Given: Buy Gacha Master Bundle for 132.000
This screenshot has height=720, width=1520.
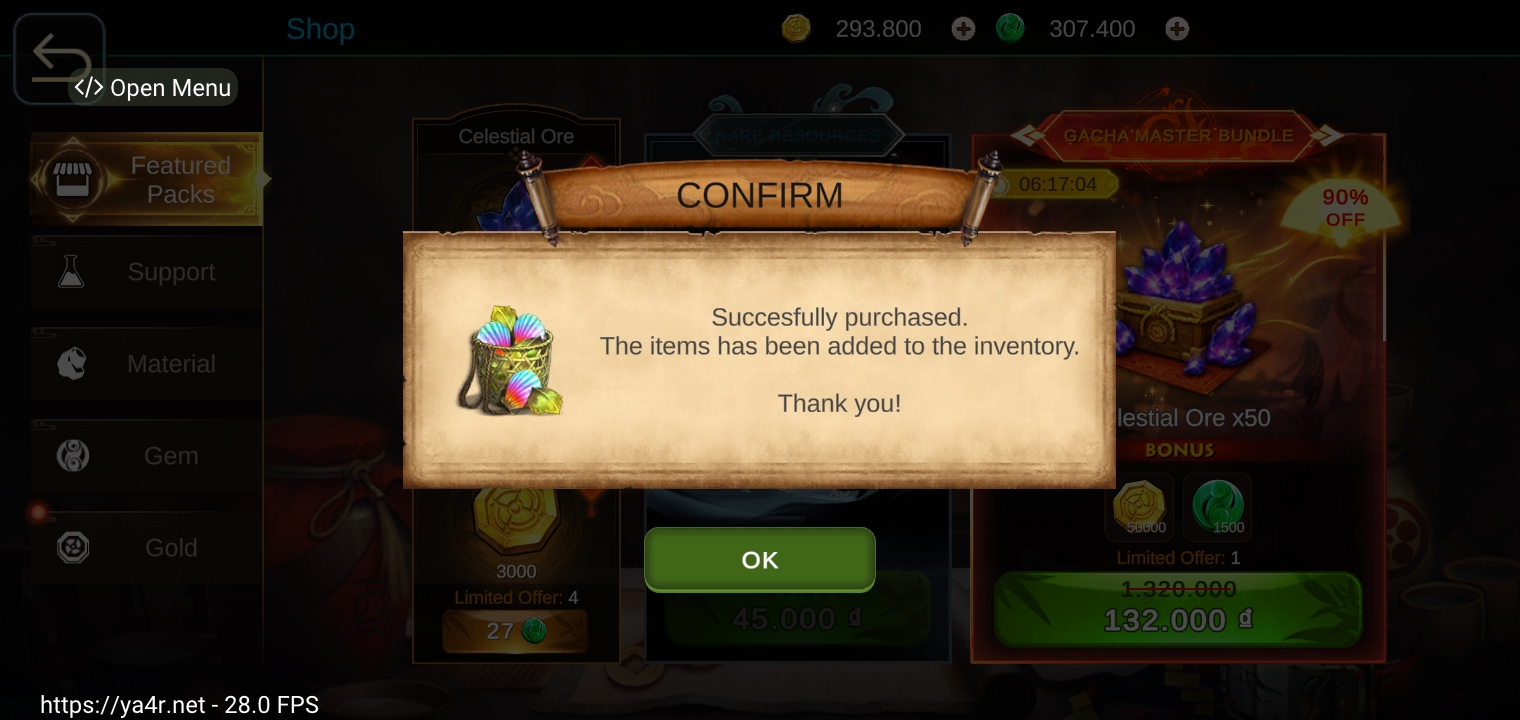Looking at the screenshot, I should [x=1177, y=610].
